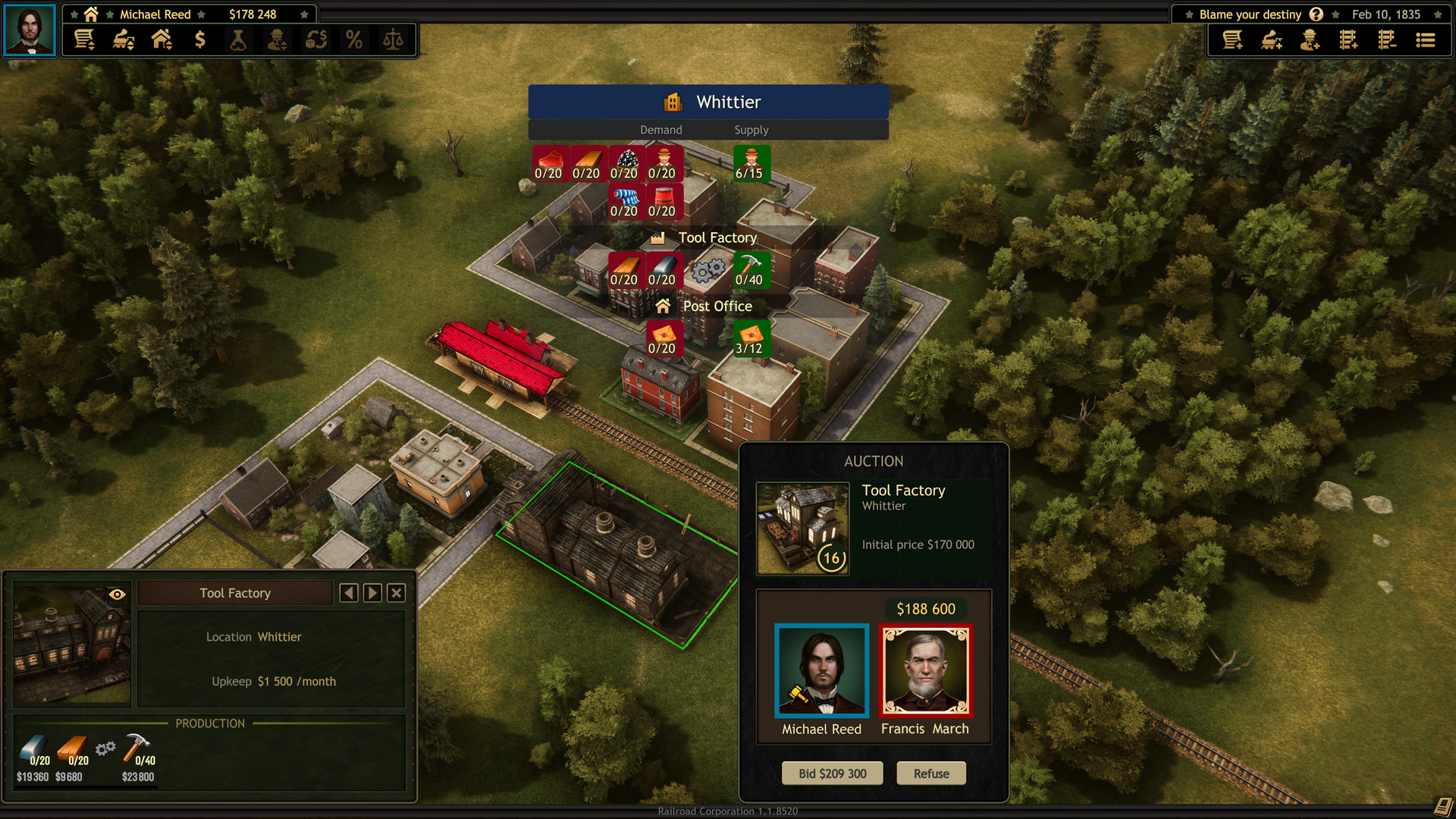Open the percent interest panel

353,39
